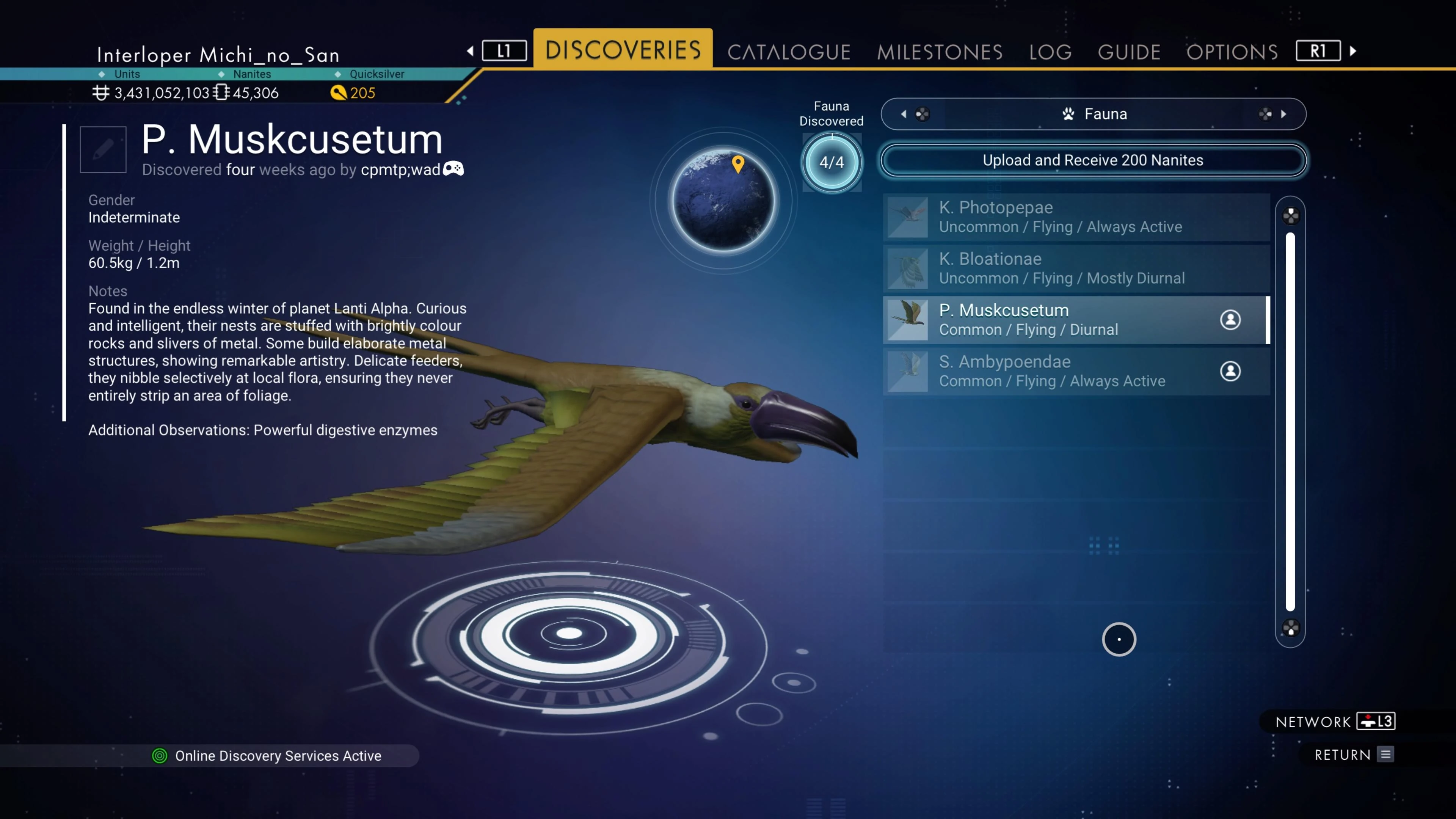Cycle Fauna category to the previous type
1456x819 pixels.
click(904, 114)
